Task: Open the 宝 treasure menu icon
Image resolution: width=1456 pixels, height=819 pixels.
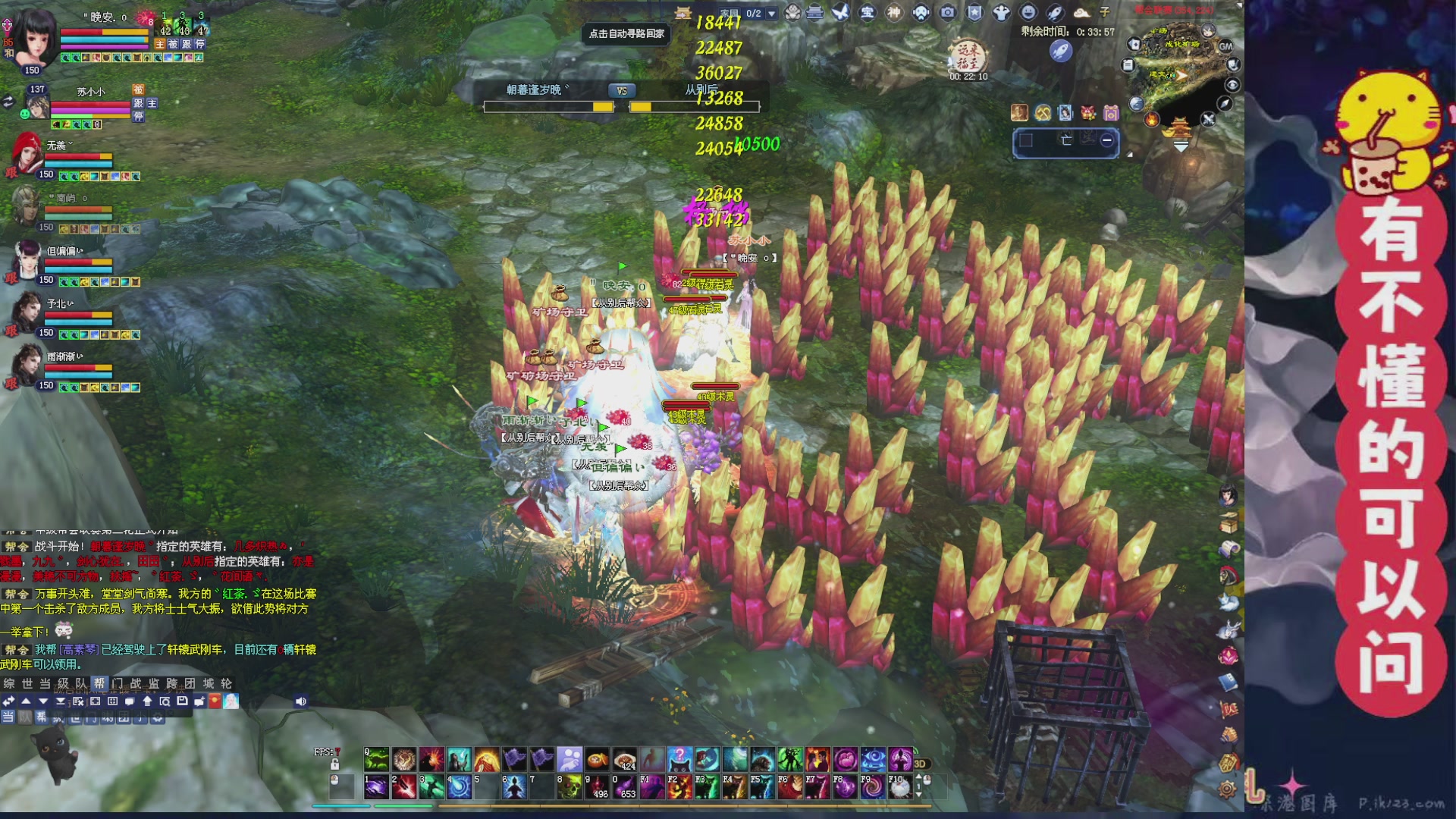Action: pos(868,12)
